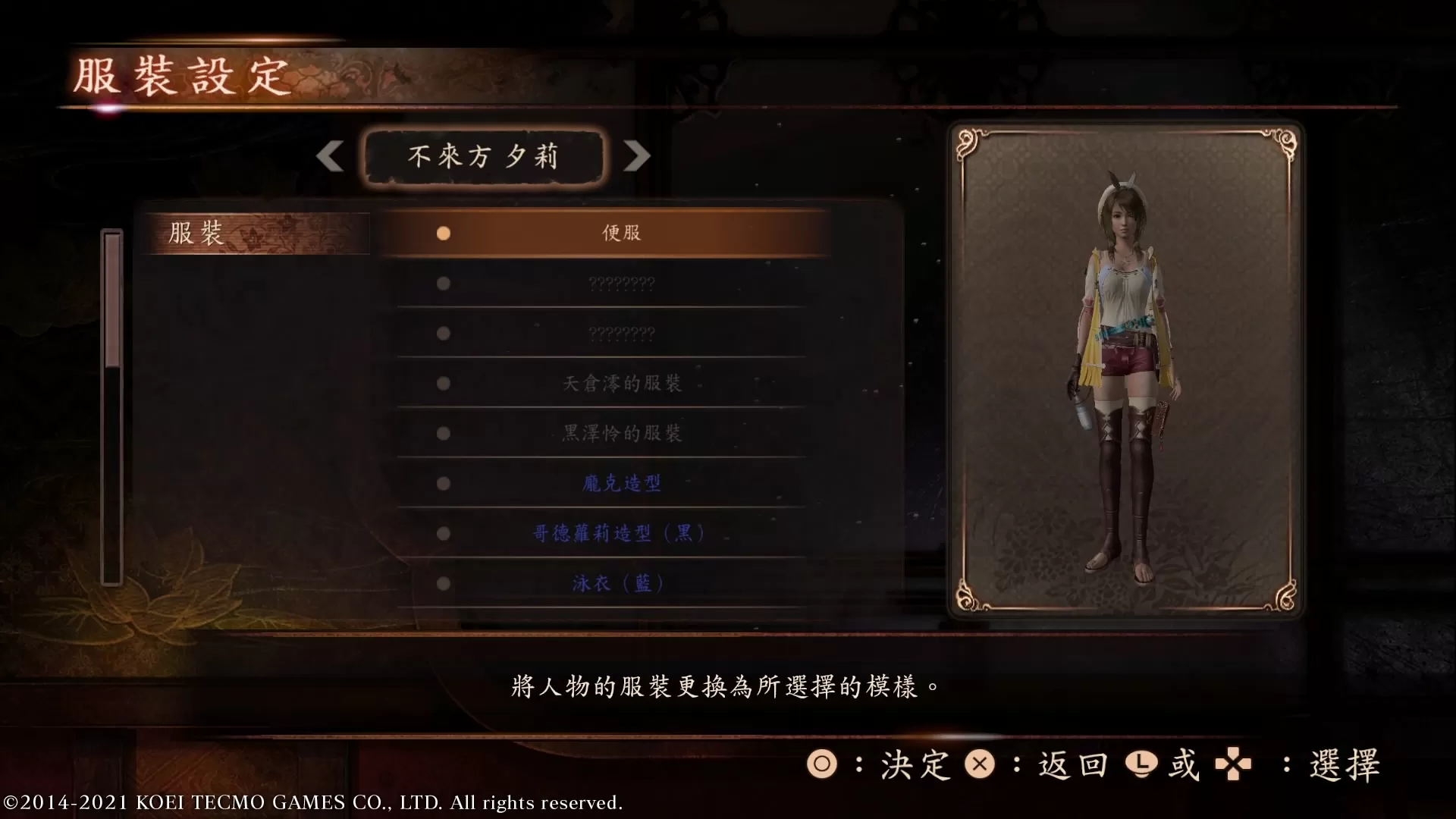Click the 服裝設定 title banner
1456x819 pixels.
[182, 76]
